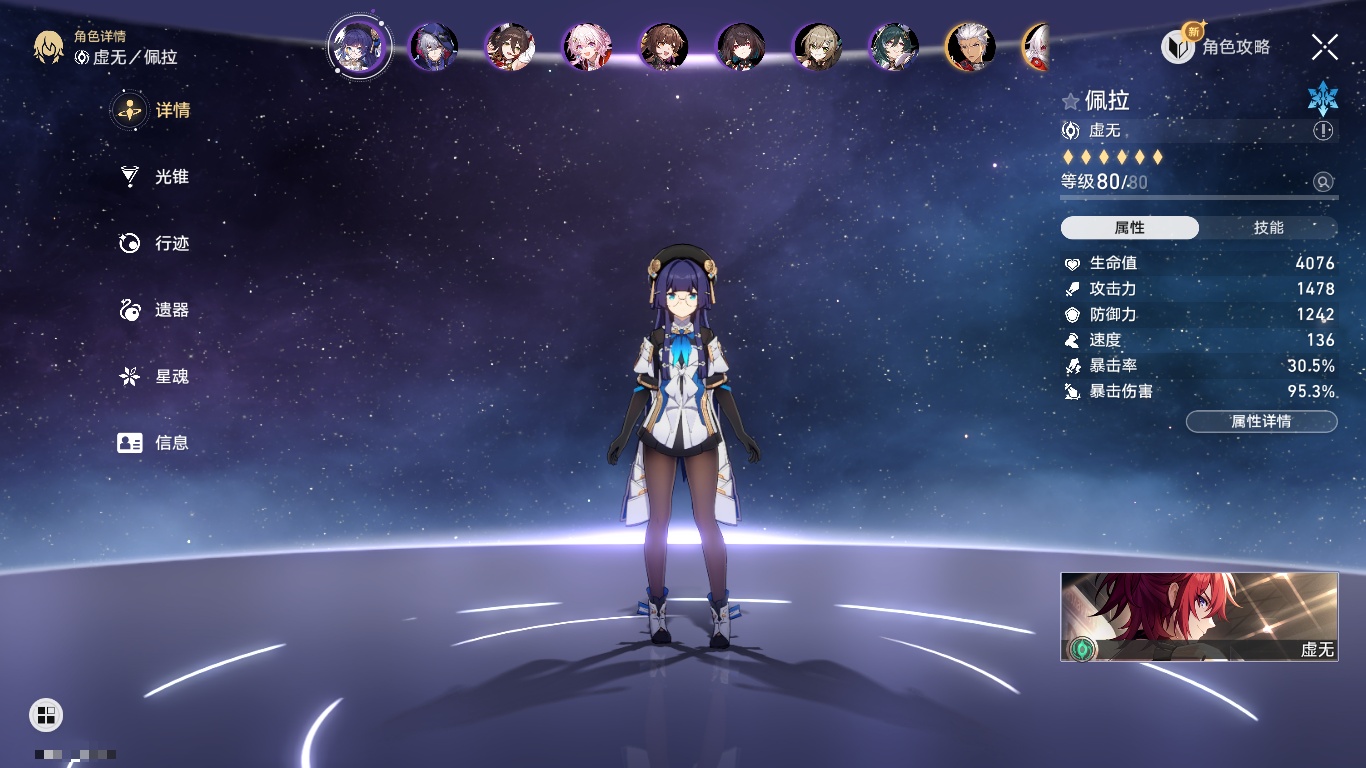Show the 星魂 eidolon menu

[155, 377]
